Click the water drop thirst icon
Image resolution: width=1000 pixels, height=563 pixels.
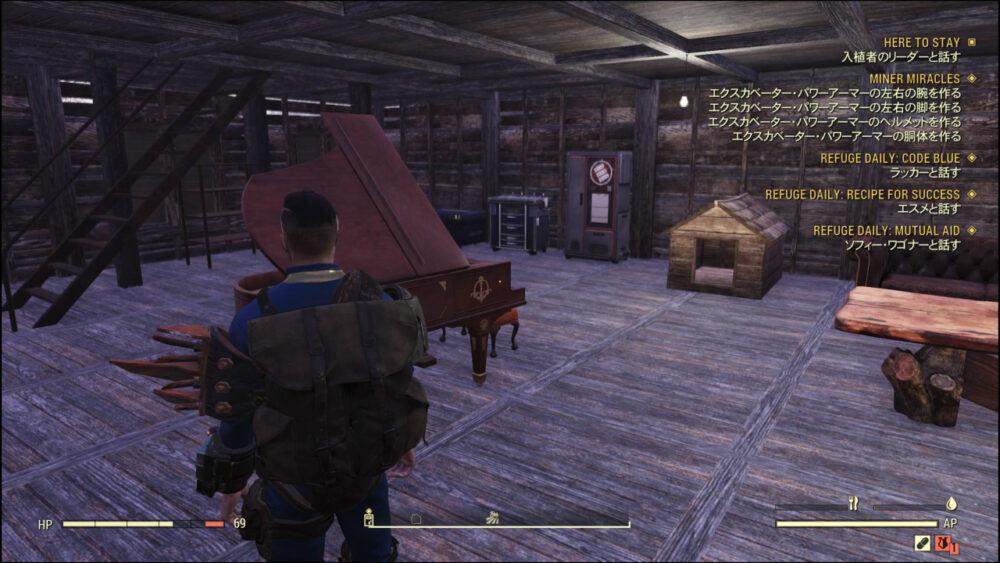click(951, 505)
